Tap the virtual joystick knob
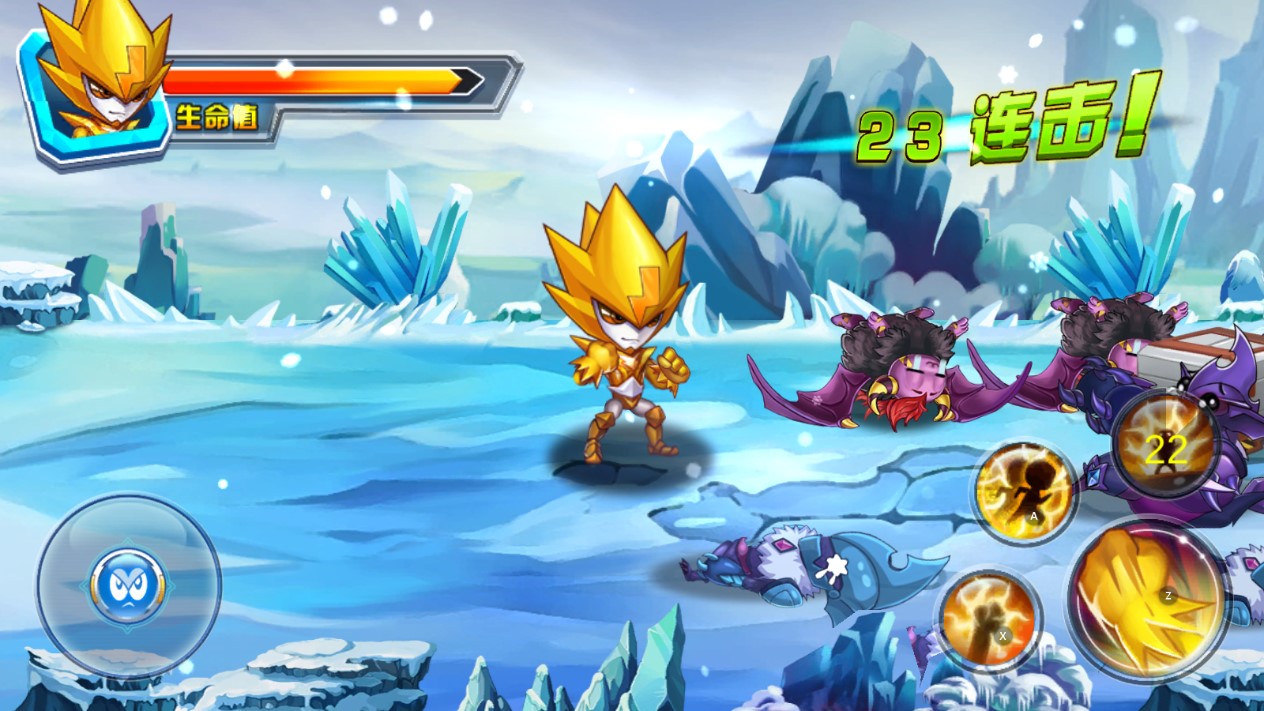This screenshot has height=711, width=1264. coord(128,586)
